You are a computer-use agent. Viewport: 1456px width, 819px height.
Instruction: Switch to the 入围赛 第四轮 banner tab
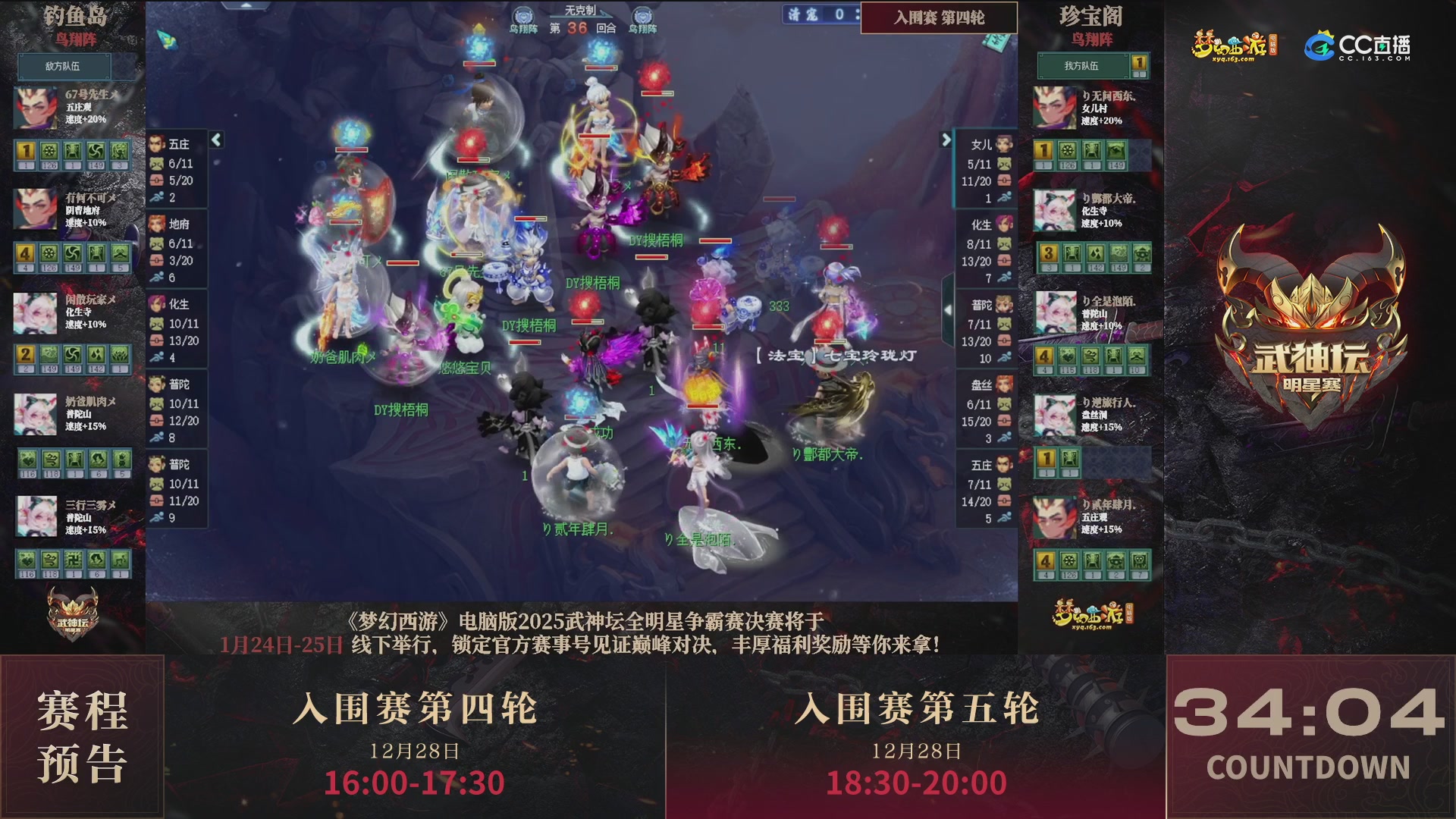(938, 18)
